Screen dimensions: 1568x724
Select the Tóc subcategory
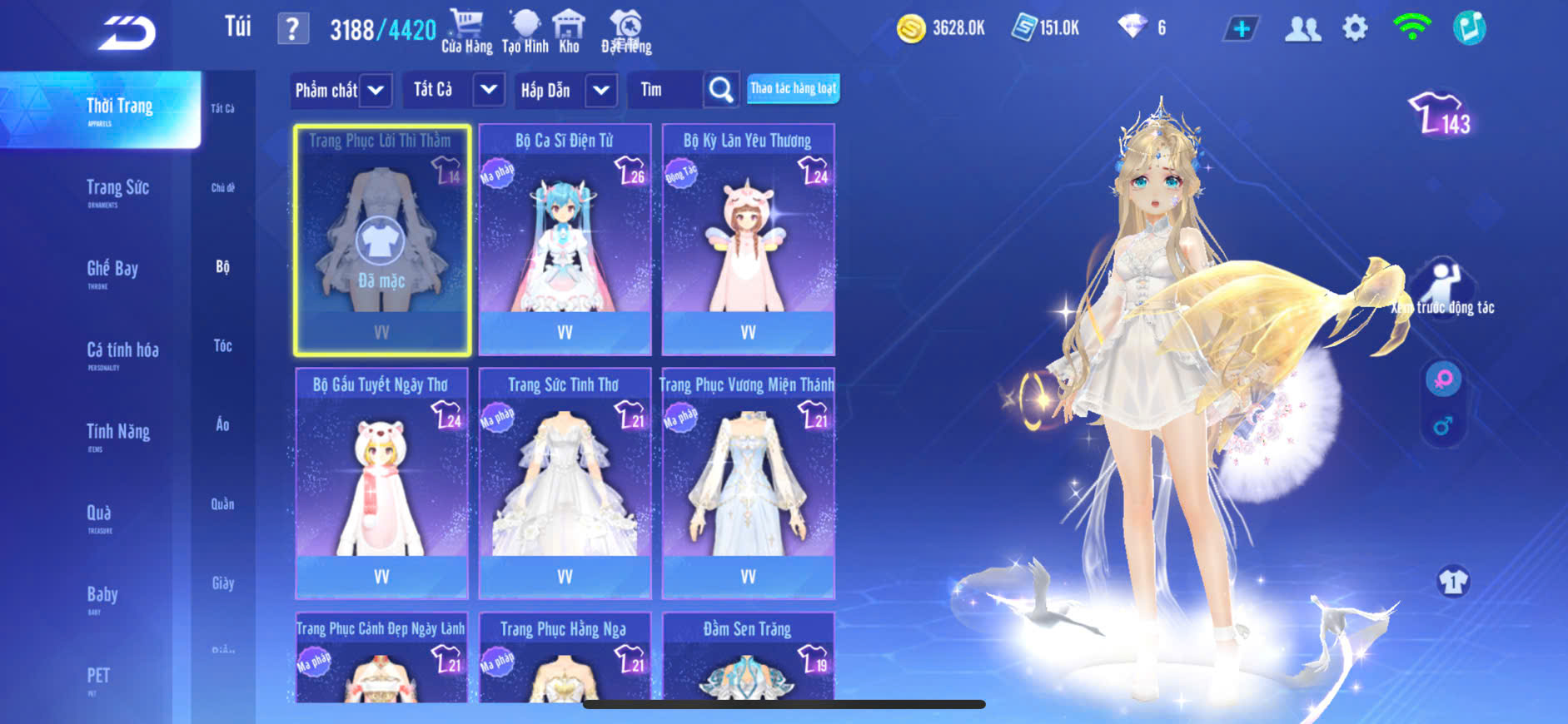222,345
